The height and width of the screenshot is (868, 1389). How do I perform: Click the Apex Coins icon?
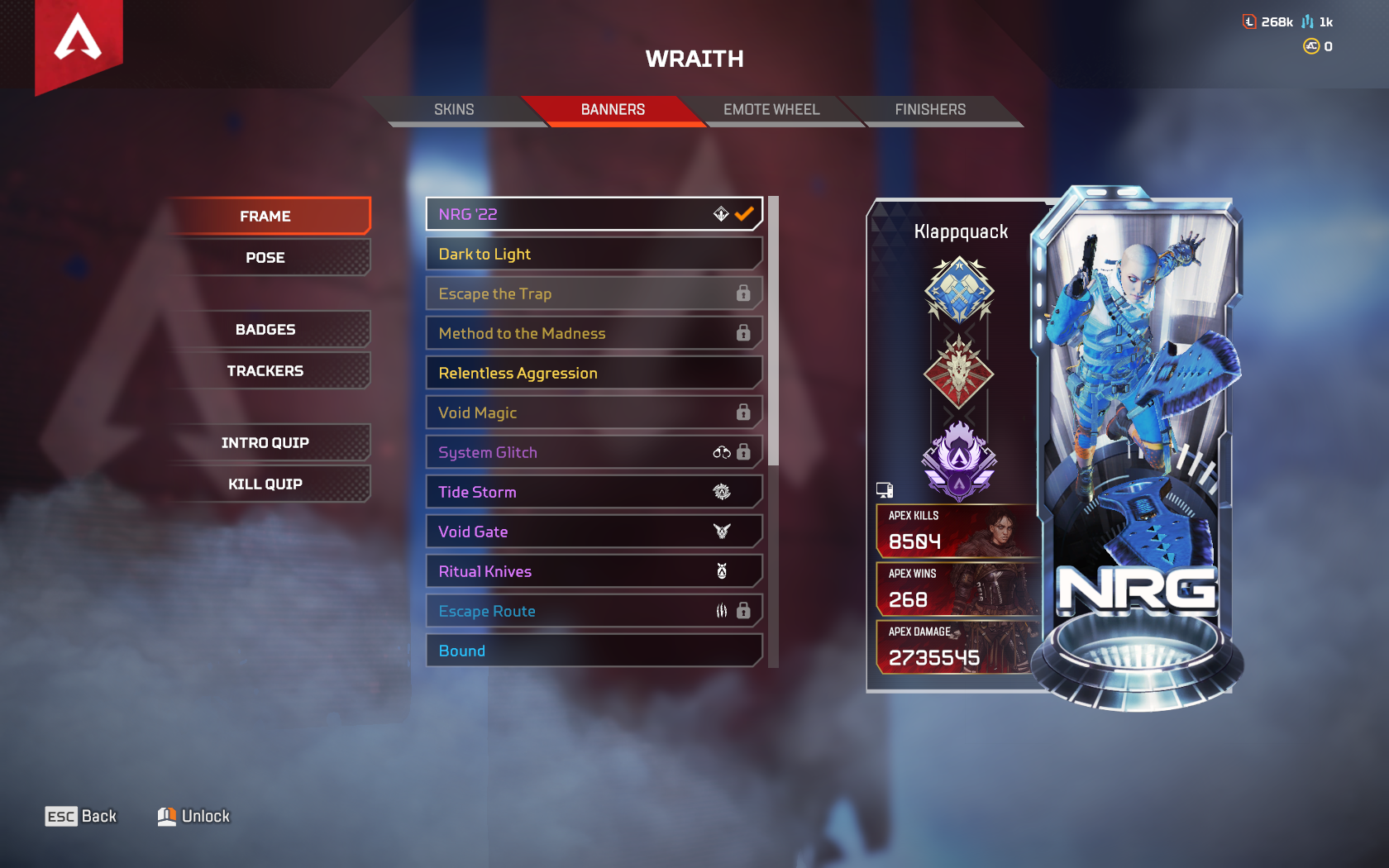1310,47
